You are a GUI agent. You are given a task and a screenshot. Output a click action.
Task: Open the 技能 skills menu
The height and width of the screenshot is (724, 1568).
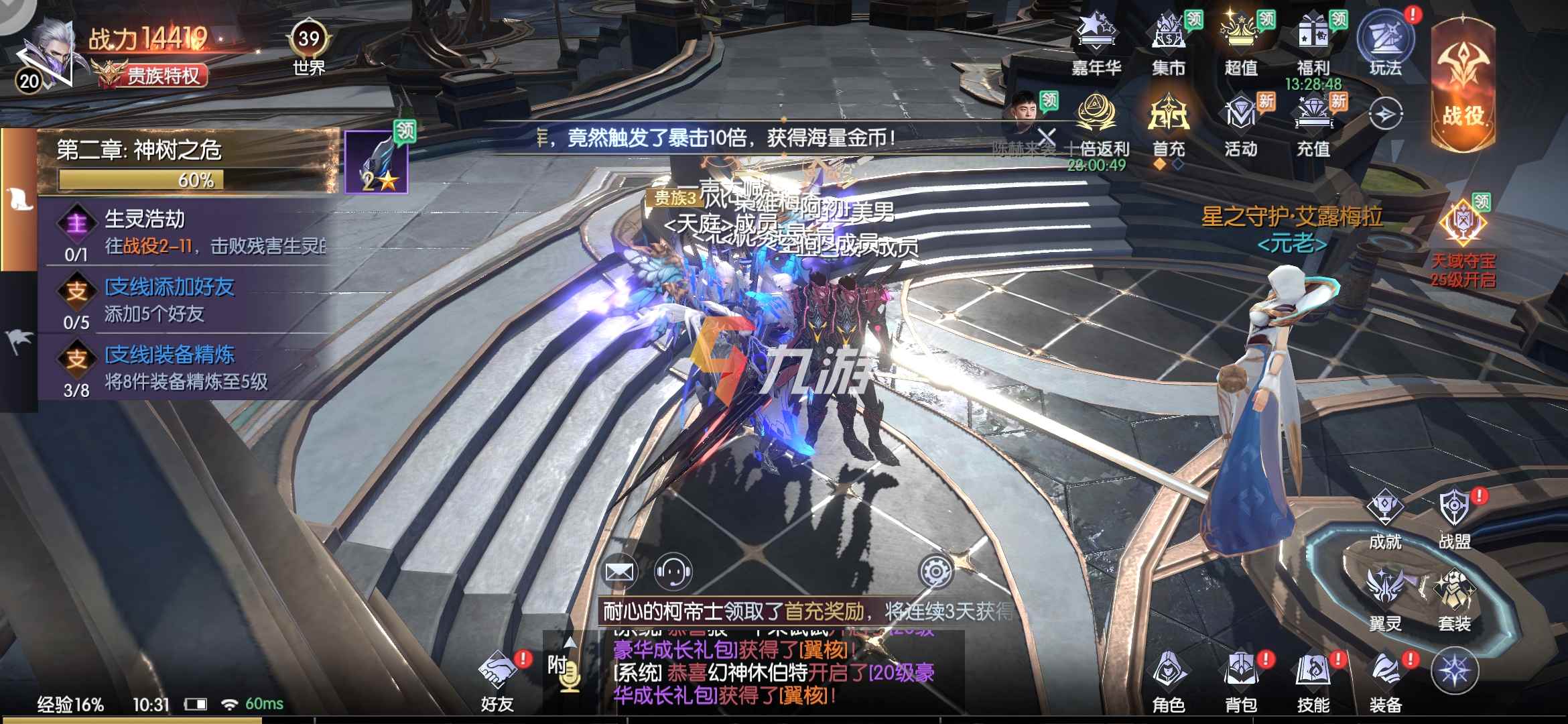1313,680
